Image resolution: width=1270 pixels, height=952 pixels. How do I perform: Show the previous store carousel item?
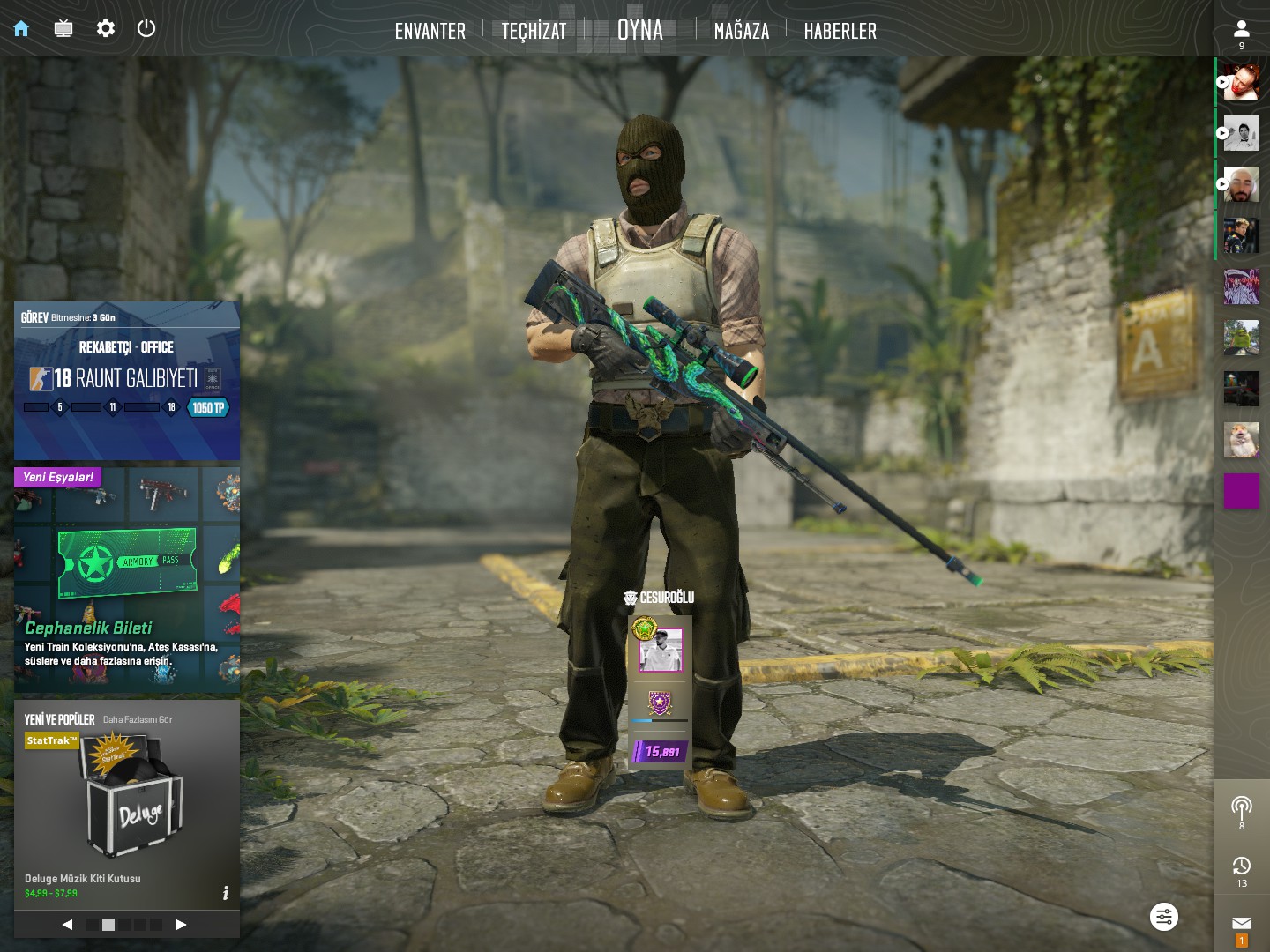(x=67, y=925)
